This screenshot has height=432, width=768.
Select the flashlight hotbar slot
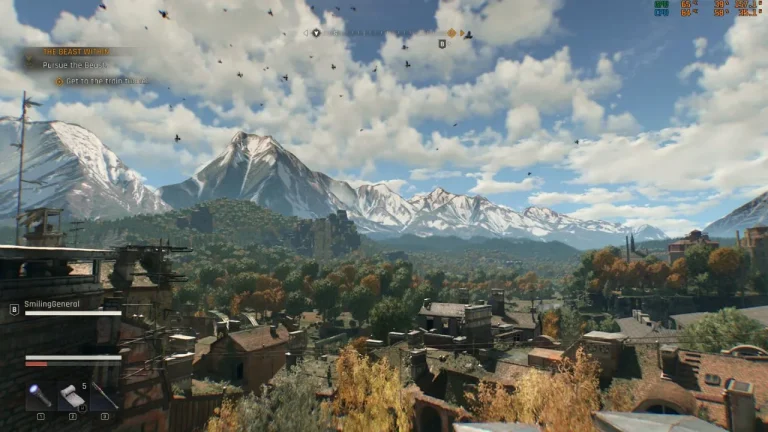click(x=40, y=396)
